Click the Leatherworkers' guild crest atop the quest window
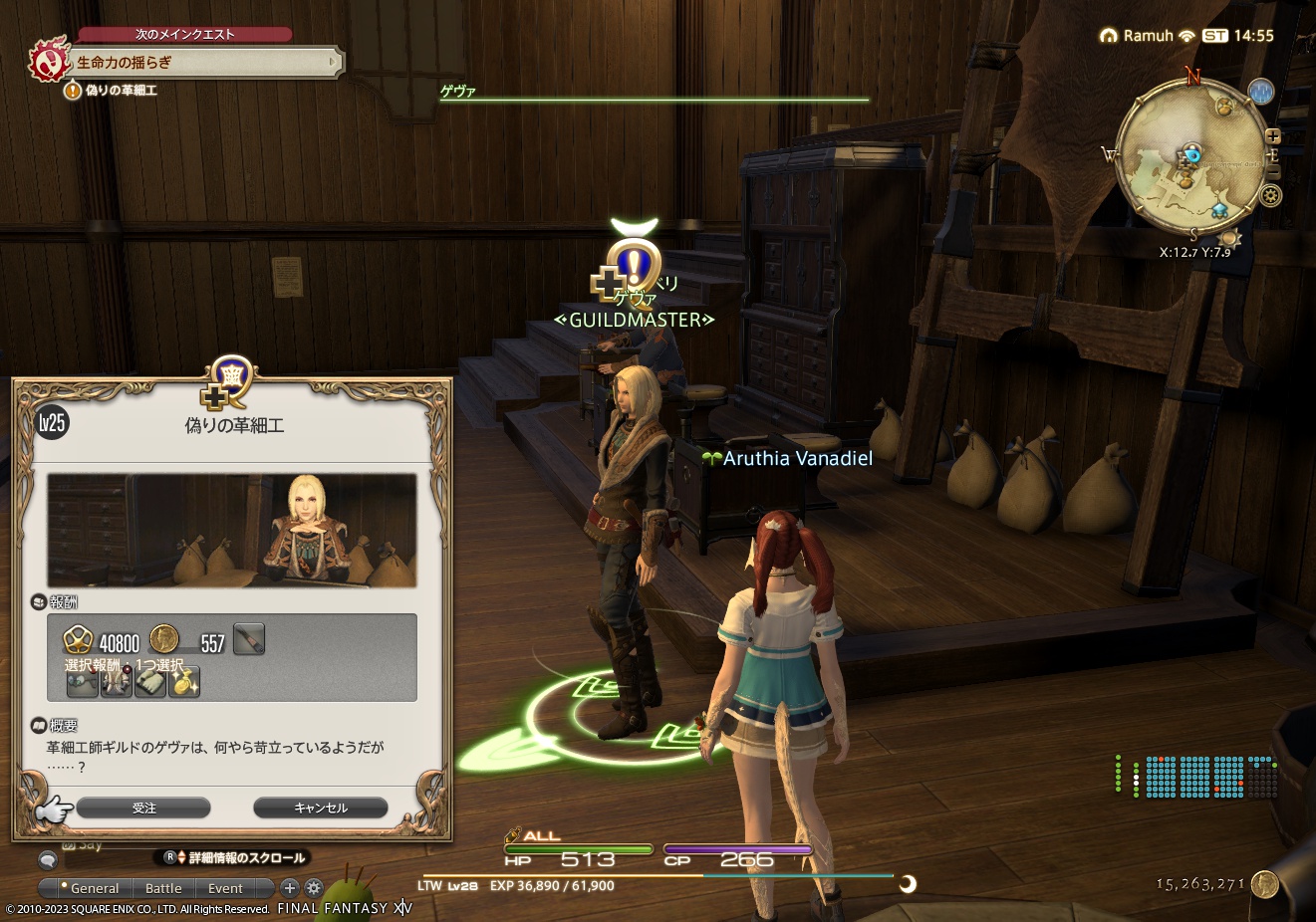This screenshot has width=1316, height=922. pos(231,375)
